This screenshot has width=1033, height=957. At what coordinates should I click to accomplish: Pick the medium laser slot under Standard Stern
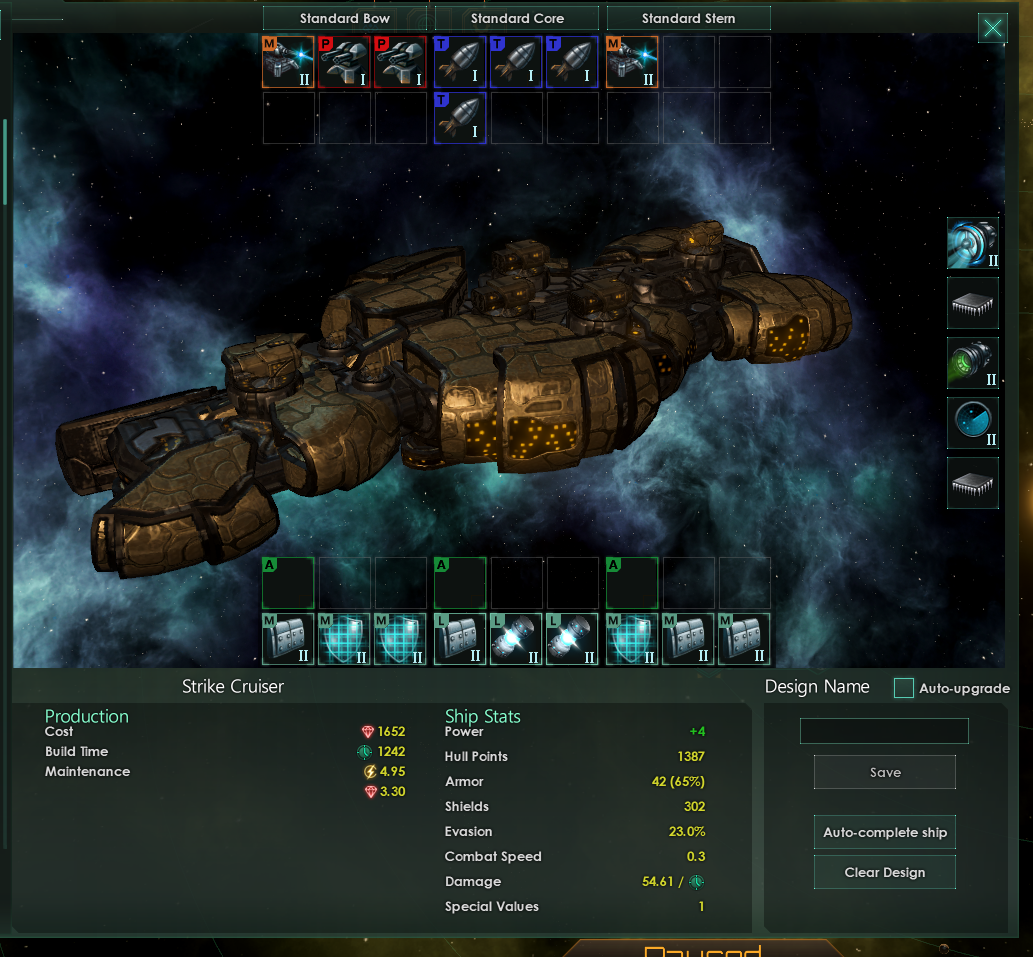tap(632, 62)
